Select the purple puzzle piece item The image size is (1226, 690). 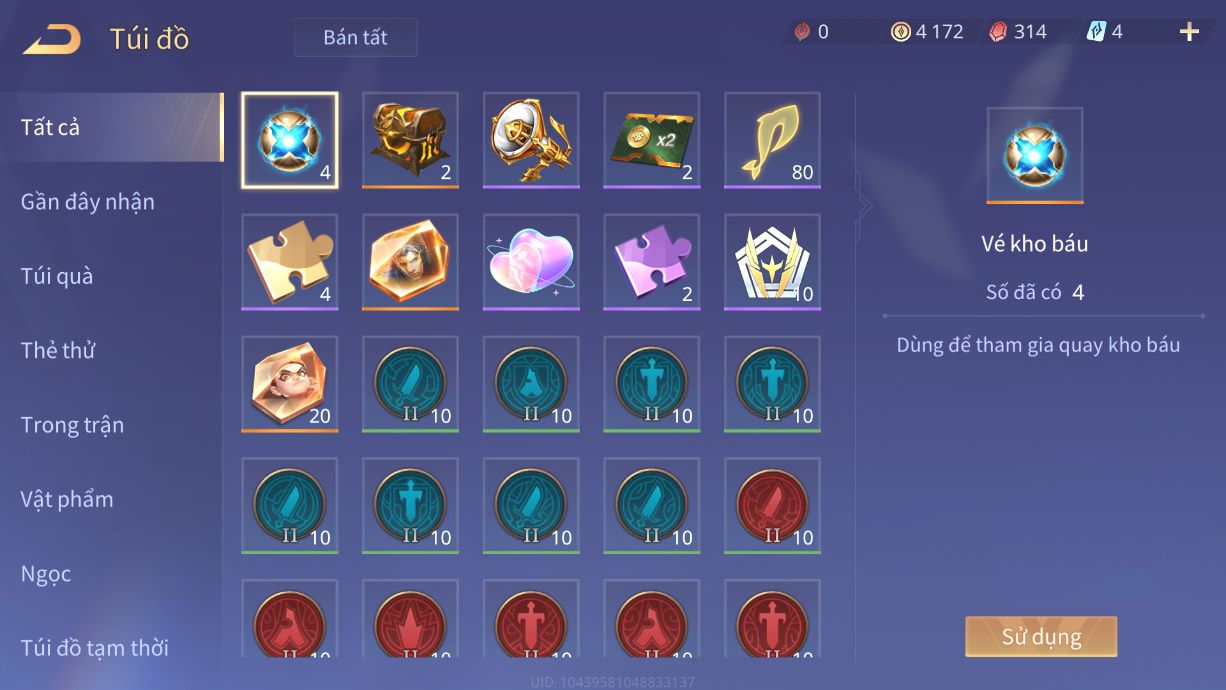[x=652, y=262]
